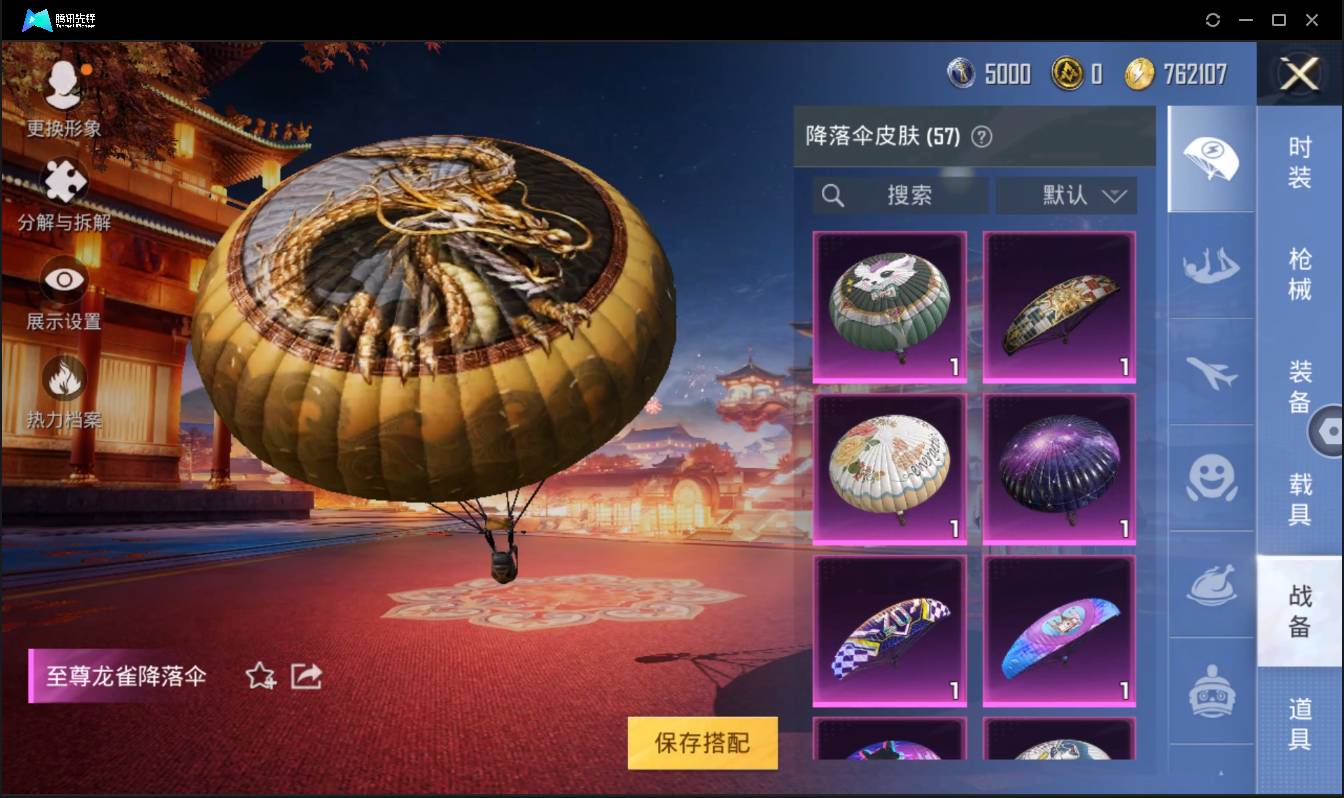Click the 保存搭配 save button

(x=702, y=744)
